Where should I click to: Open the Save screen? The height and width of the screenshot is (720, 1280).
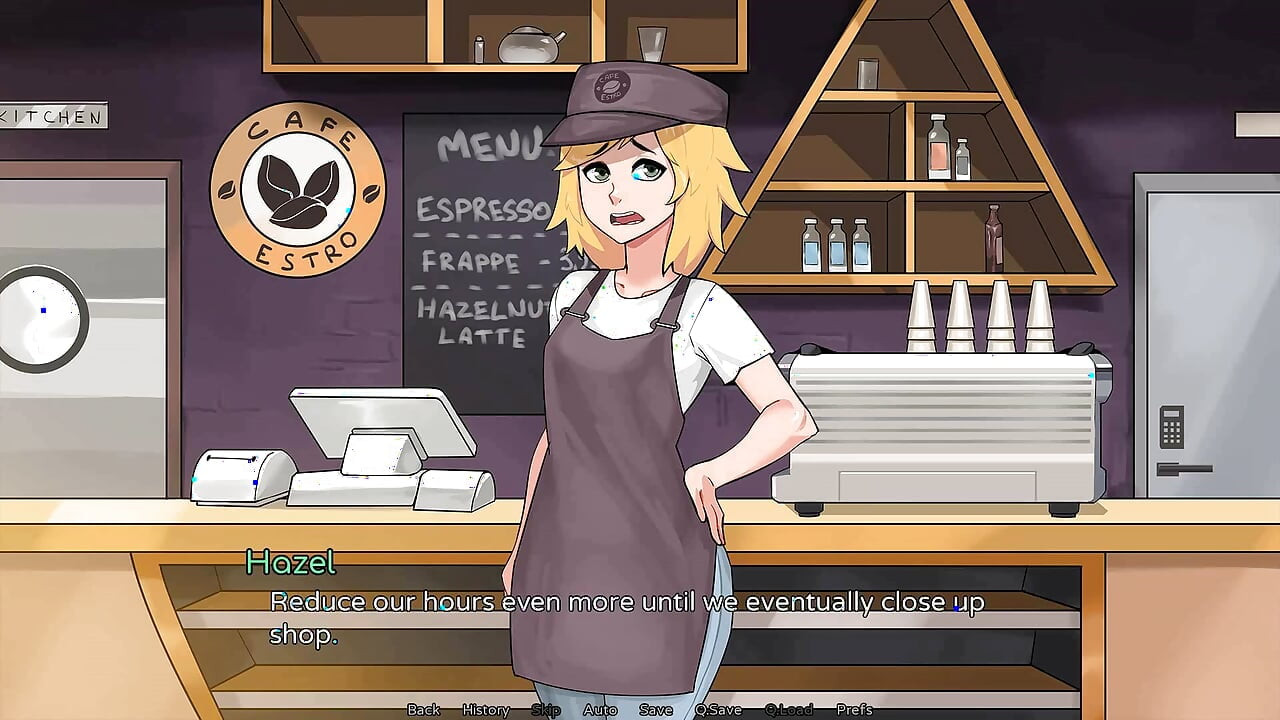click(655, 710)
